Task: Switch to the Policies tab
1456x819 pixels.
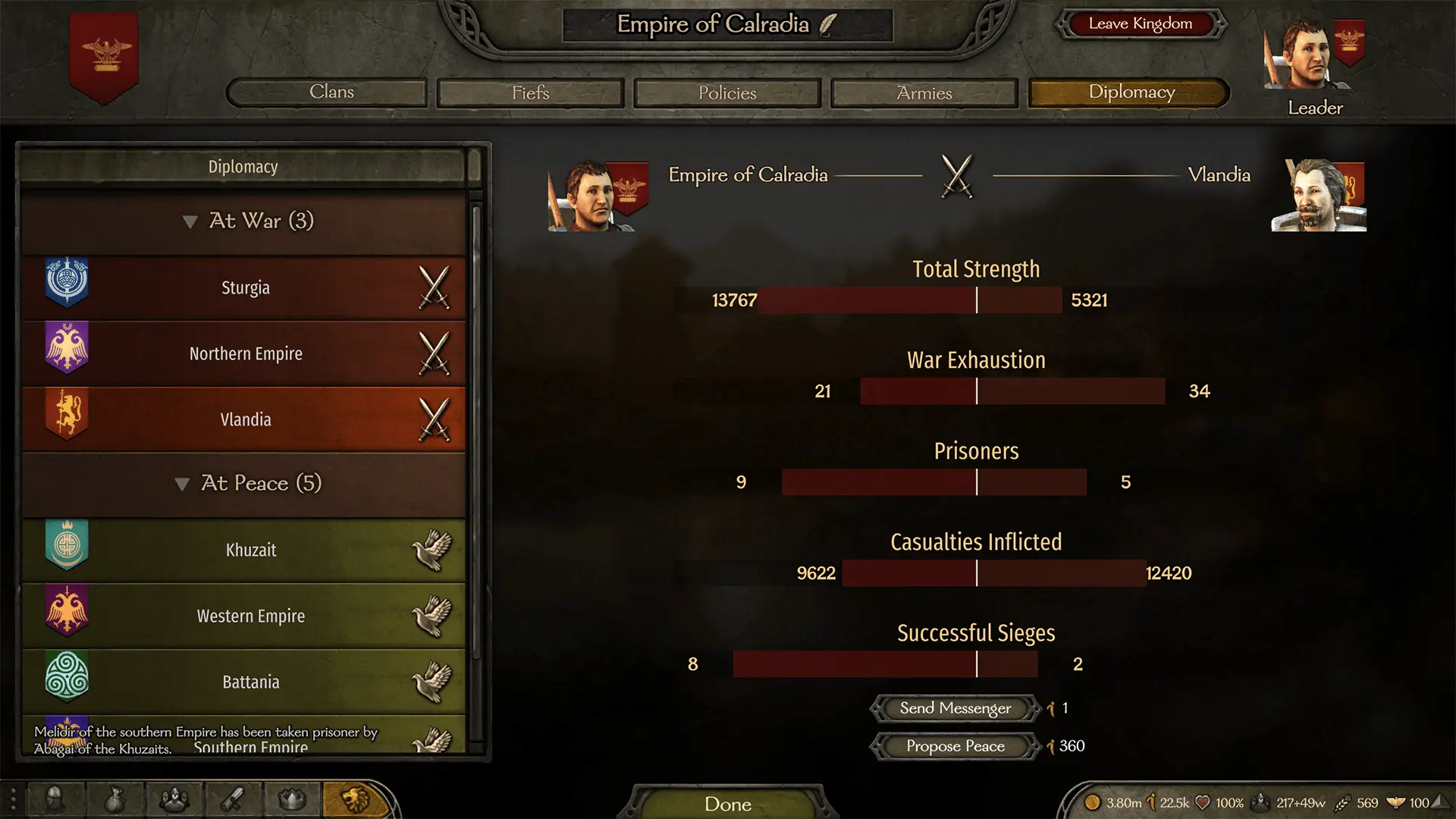Action: (726, 93)
